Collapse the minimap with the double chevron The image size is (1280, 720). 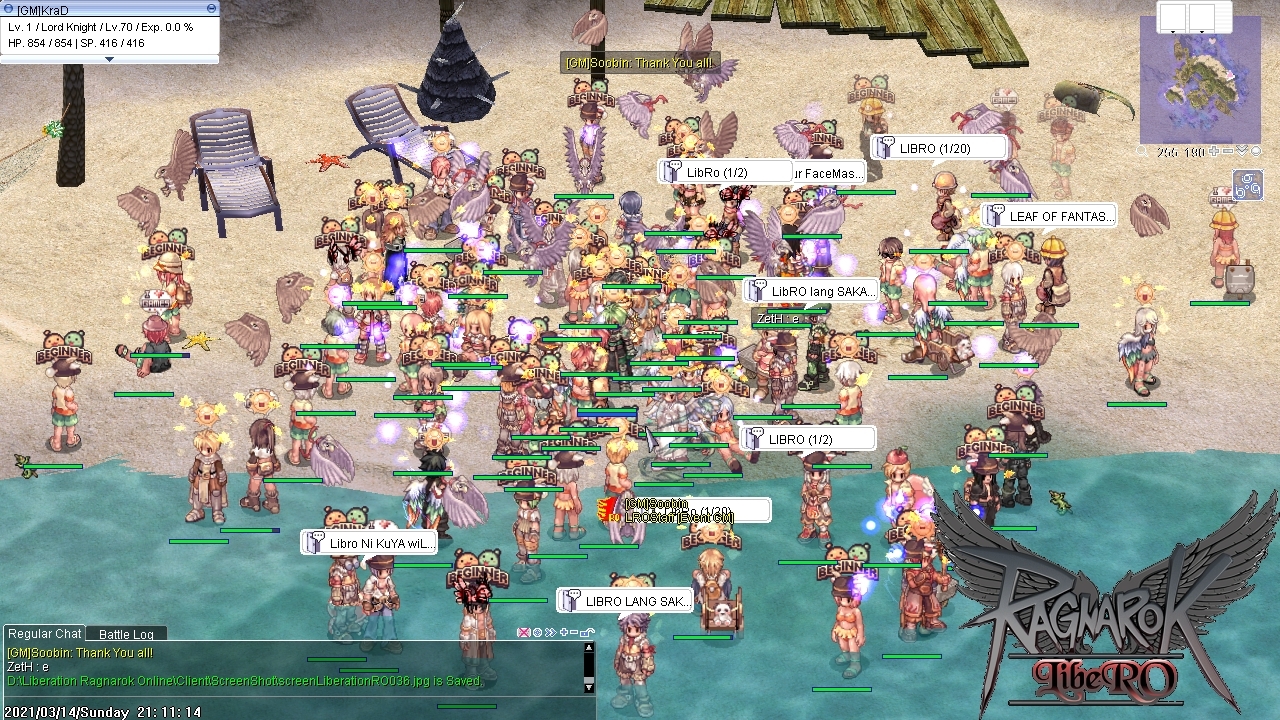click(1244, 150)
